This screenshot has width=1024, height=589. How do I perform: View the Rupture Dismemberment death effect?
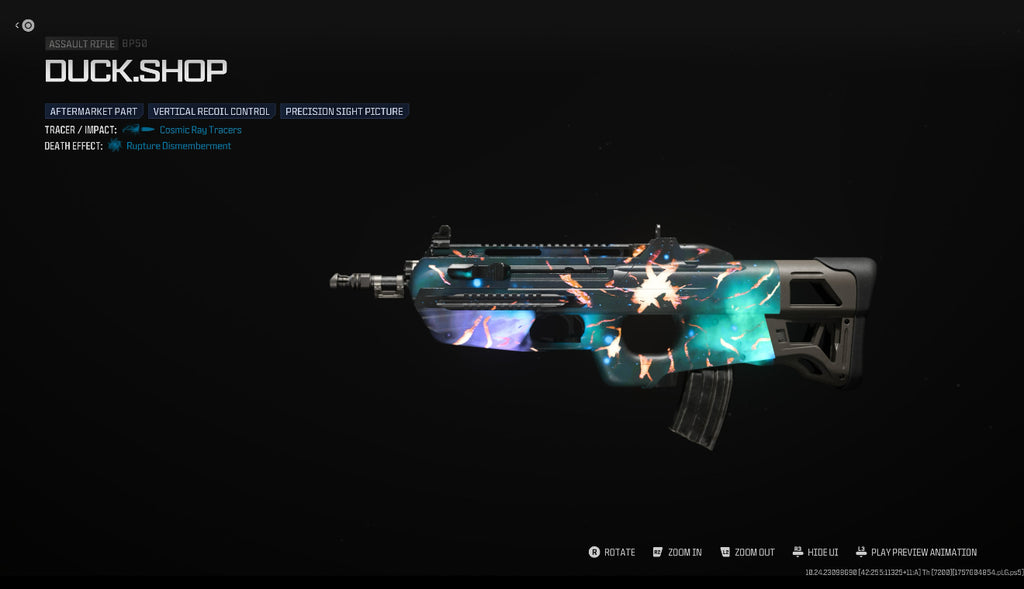178,146
